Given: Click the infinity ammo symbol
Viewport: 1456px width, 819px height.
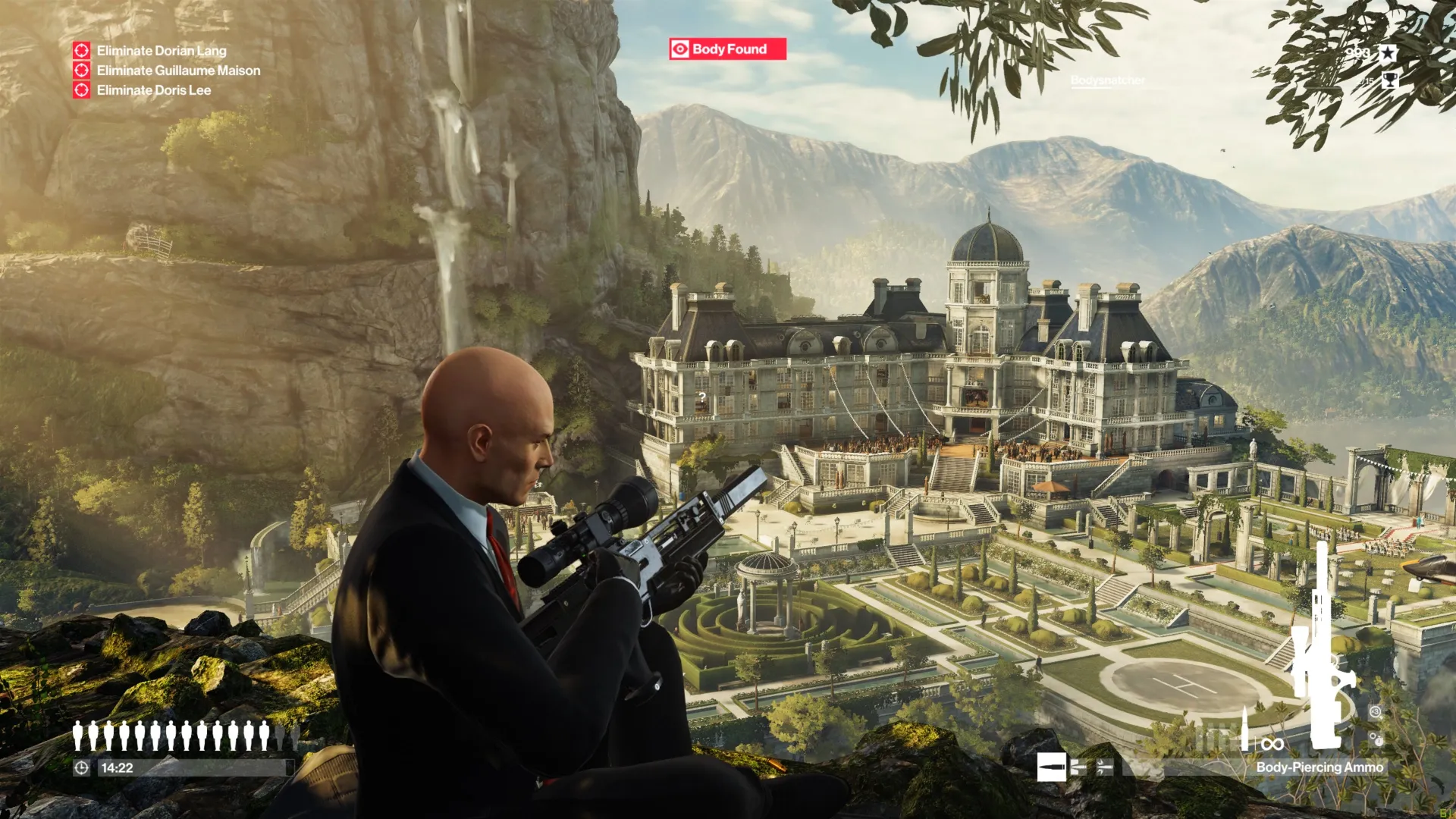Looking at the screenshot, I should (1272, 742).
